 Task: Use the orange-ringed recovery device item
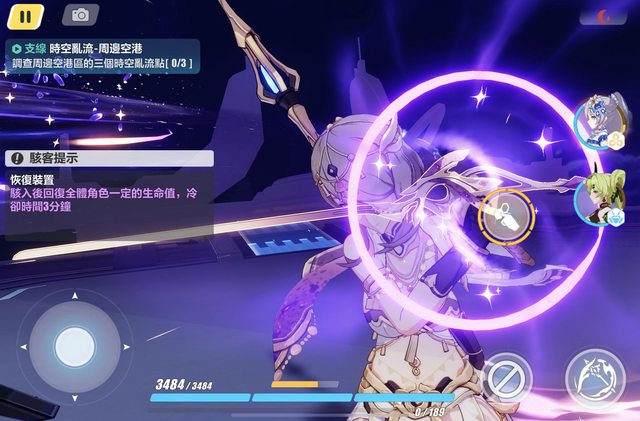[x=502, y=213]
